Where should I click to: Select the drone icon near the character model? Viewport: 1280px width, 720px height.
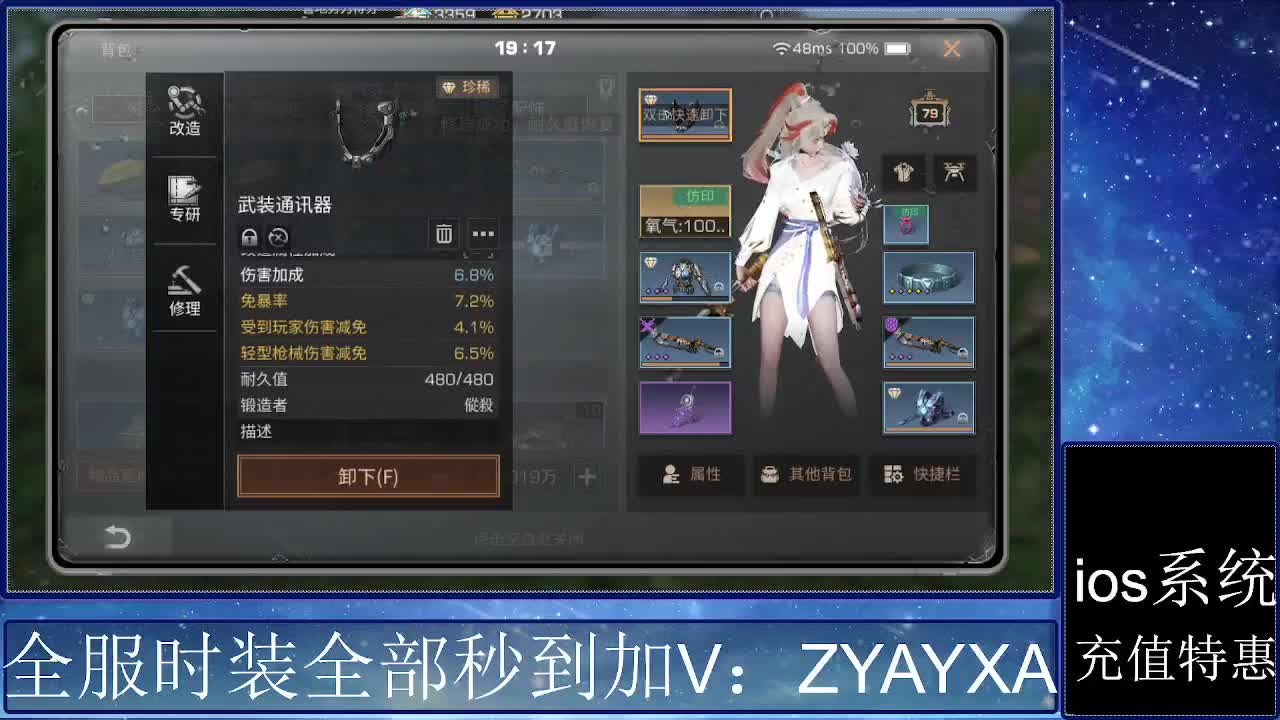(x=954, y=172)
